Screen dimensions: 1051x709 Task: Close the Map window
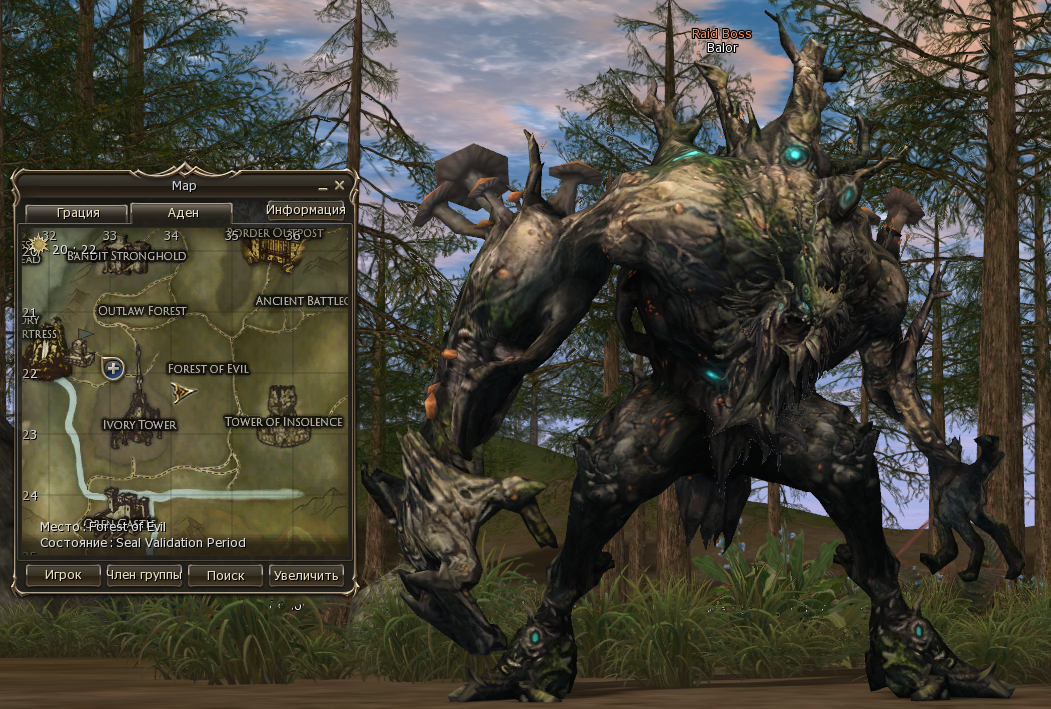[340, 185]
